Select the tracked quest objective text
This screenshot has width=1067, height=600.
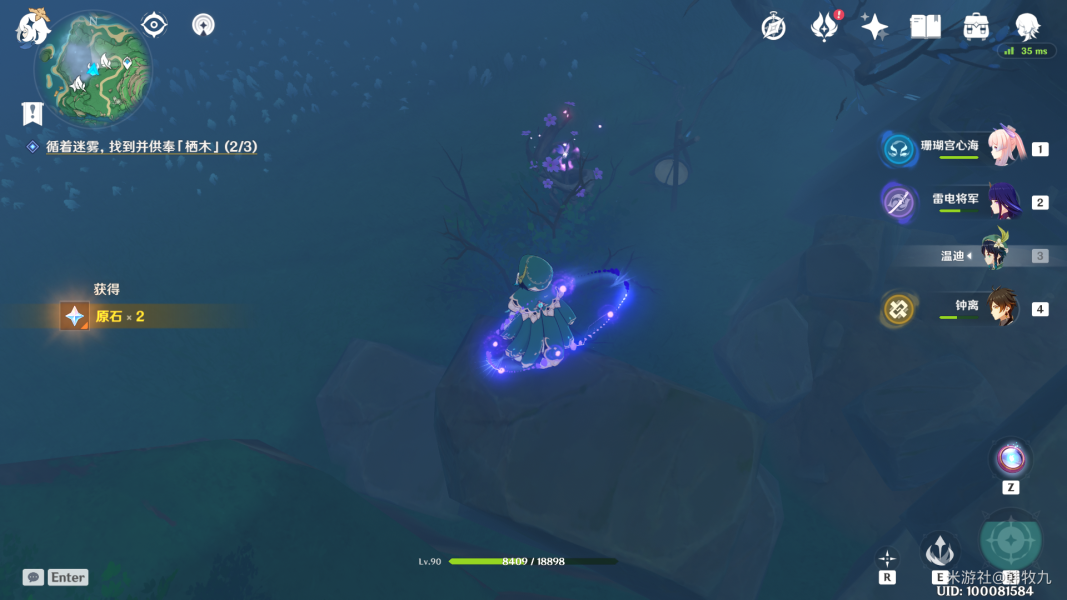click(151, 147)
